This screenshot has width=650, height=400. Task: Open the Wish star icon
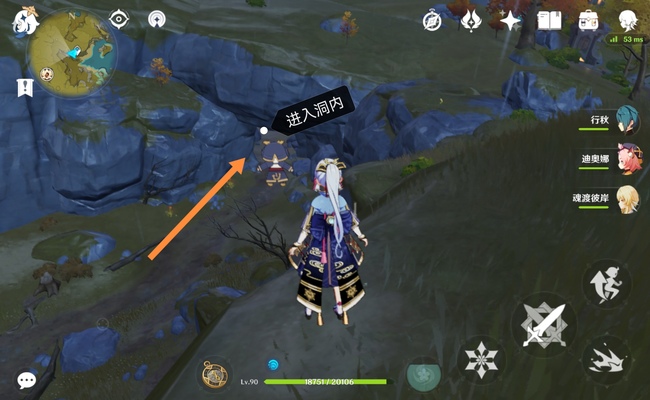tap(510, 20)
